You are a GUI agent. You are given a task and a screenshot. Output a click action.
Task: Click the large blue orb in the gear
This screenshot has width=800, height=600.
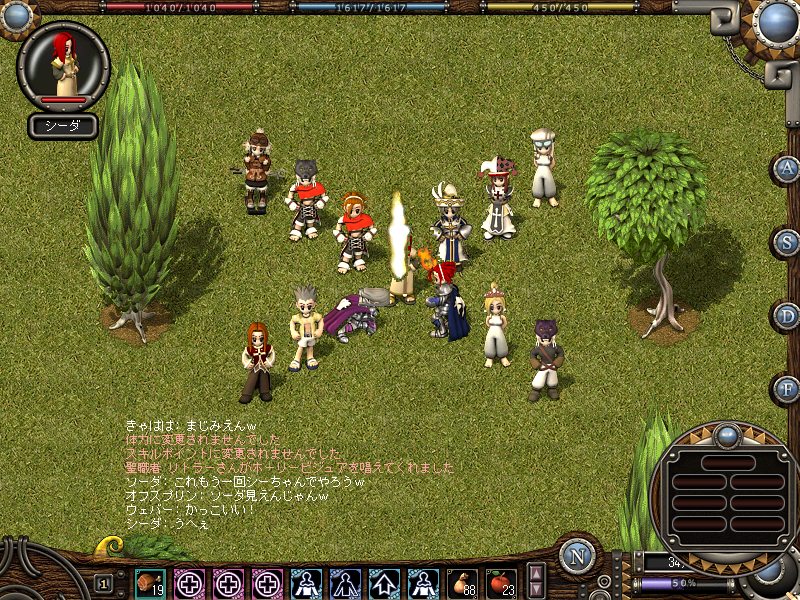(x=776, y=20)
